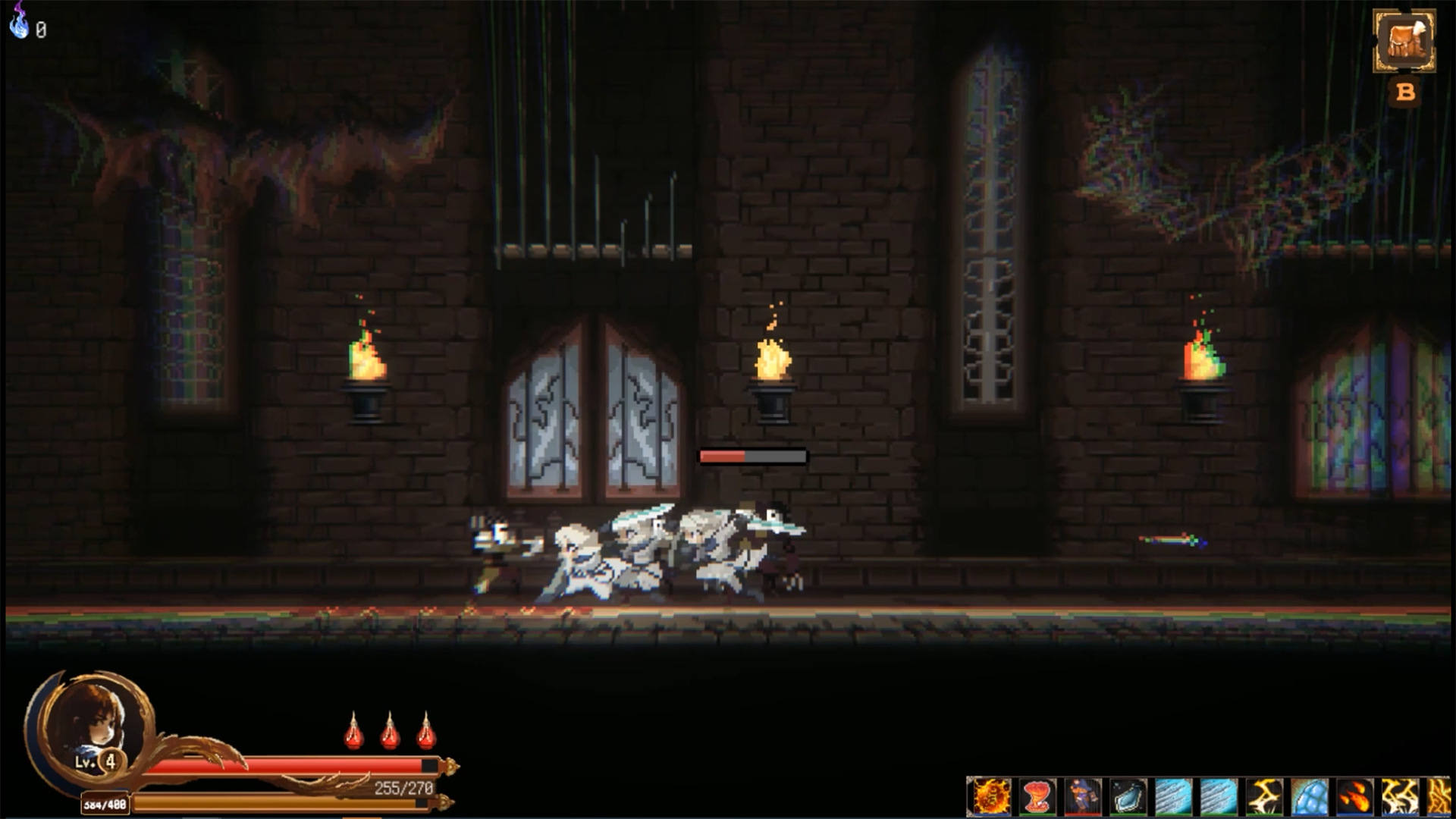1456x819 pixels.
Task: Use the red fire tornado skill
Action: tap(1036, 797)
